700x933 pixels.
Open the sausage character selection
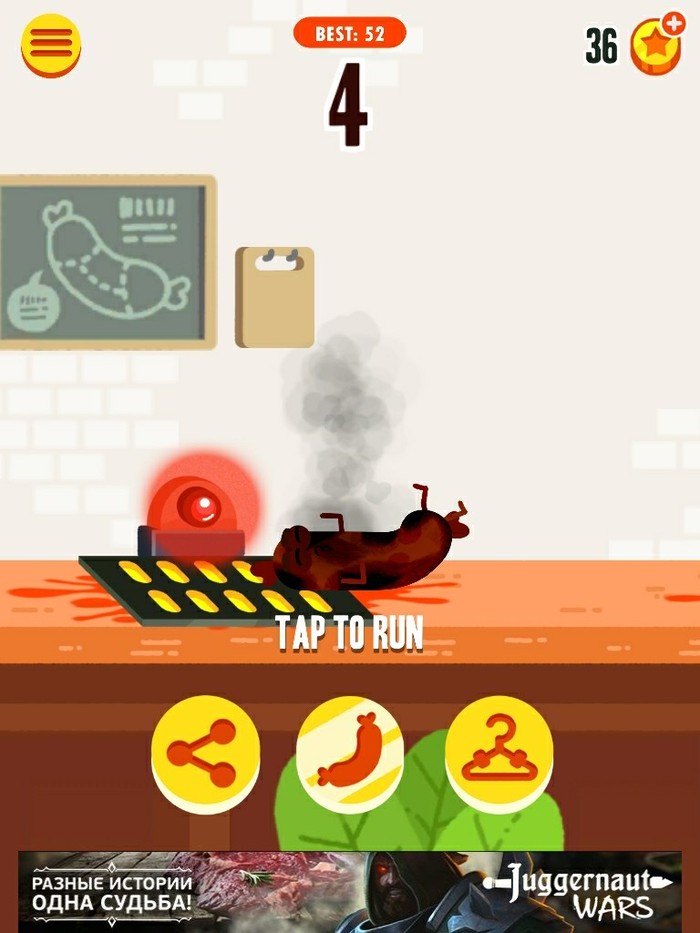coord(350,752)
